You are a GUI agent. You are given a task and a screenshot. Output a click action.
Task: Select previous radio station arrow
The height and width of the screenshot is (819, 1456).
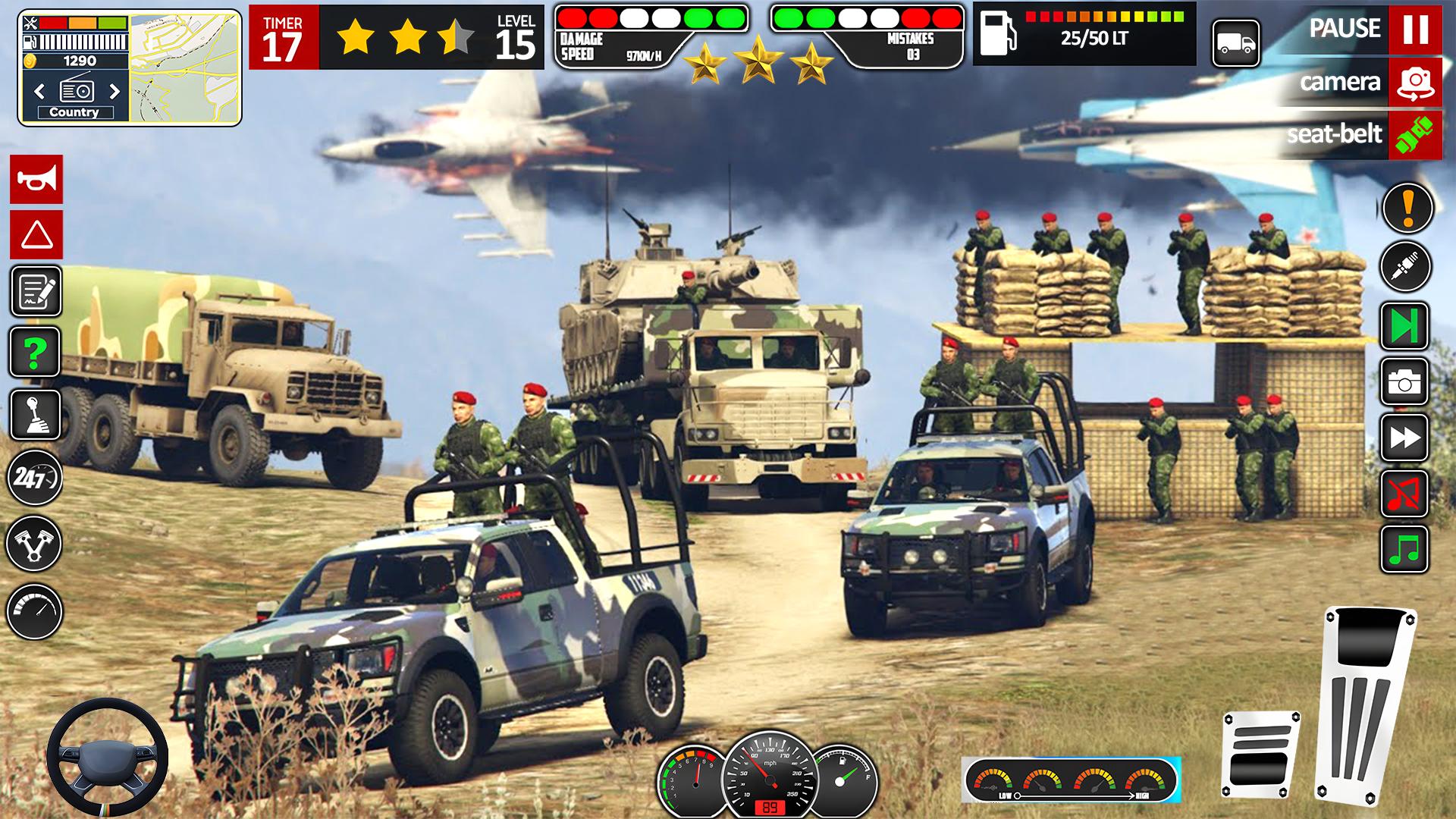pyautogui.click(x=39, y=92)
